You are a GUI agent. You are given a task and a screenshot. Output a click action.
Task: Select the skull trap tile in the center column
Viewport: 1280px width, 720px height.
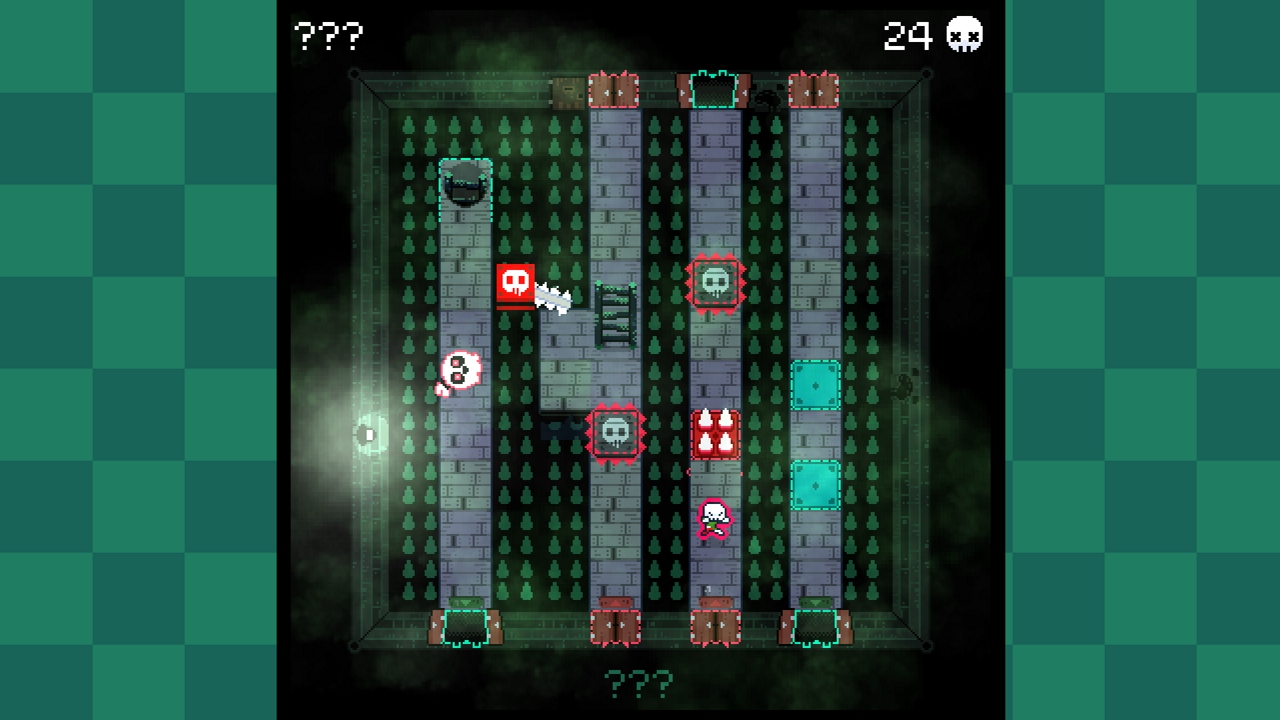[x=614, y=433]
